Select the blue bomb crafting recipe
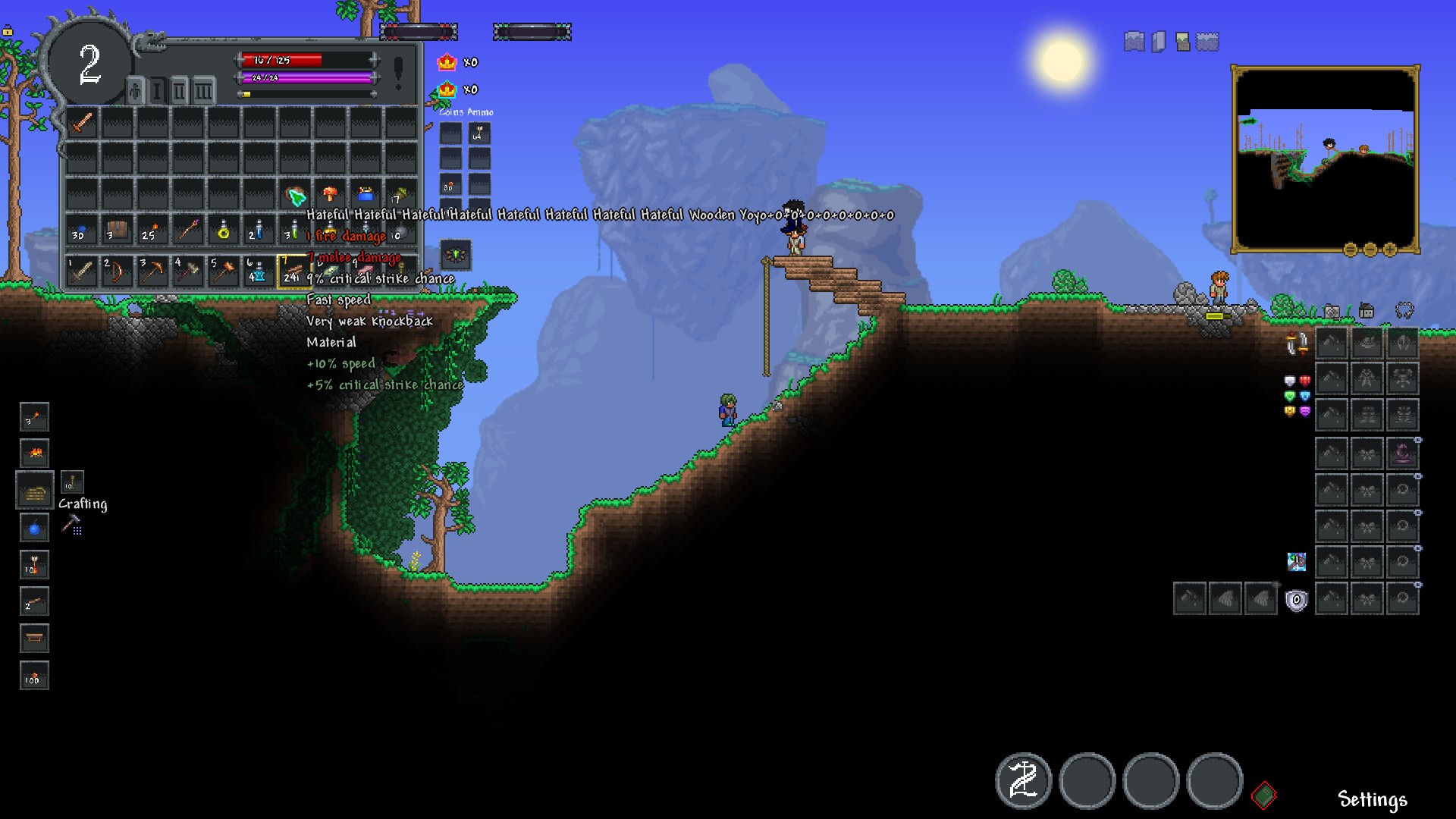 35,528
